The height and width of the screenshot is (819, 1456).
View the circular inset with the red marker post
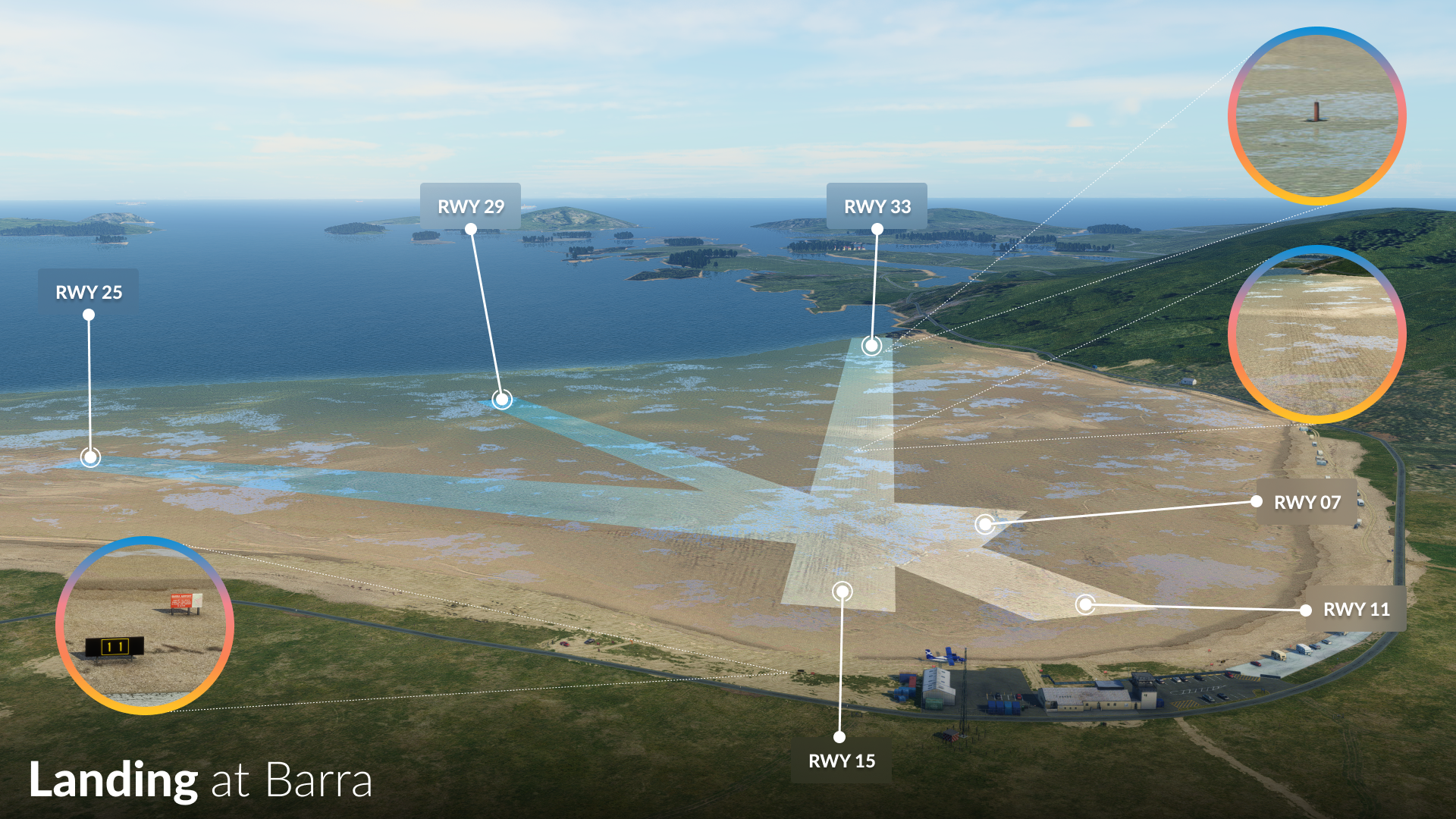click(x=1316, y=116)
